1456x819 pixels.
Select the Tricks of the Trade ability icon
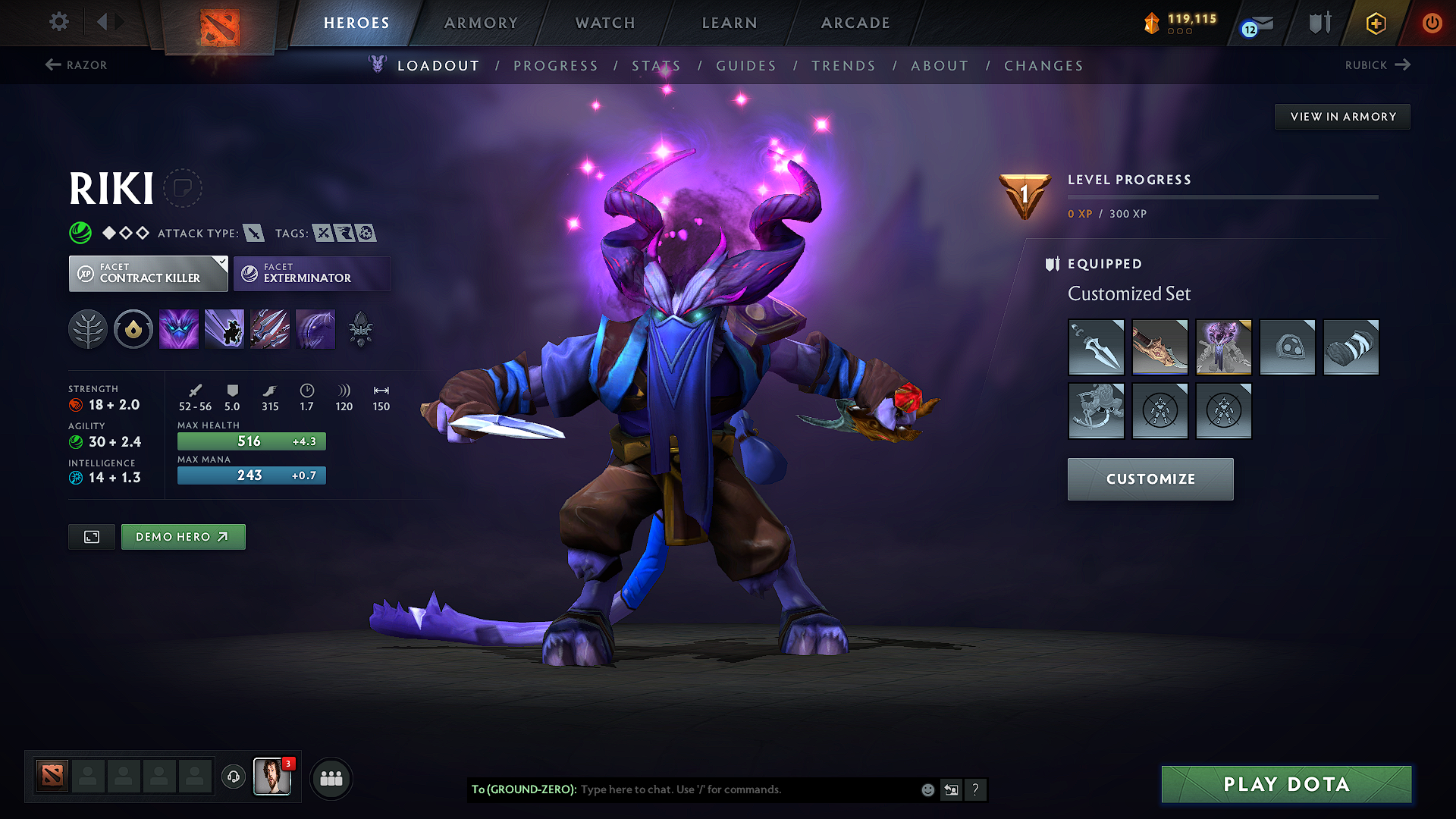(x=270, y=328)
